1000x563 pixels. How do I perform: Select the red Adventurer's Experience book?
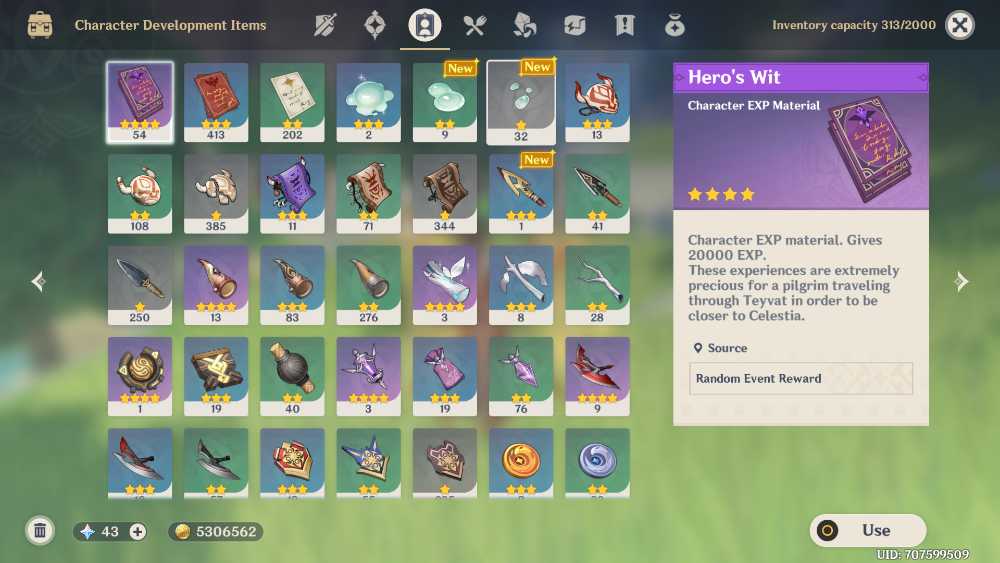point(216,102)
